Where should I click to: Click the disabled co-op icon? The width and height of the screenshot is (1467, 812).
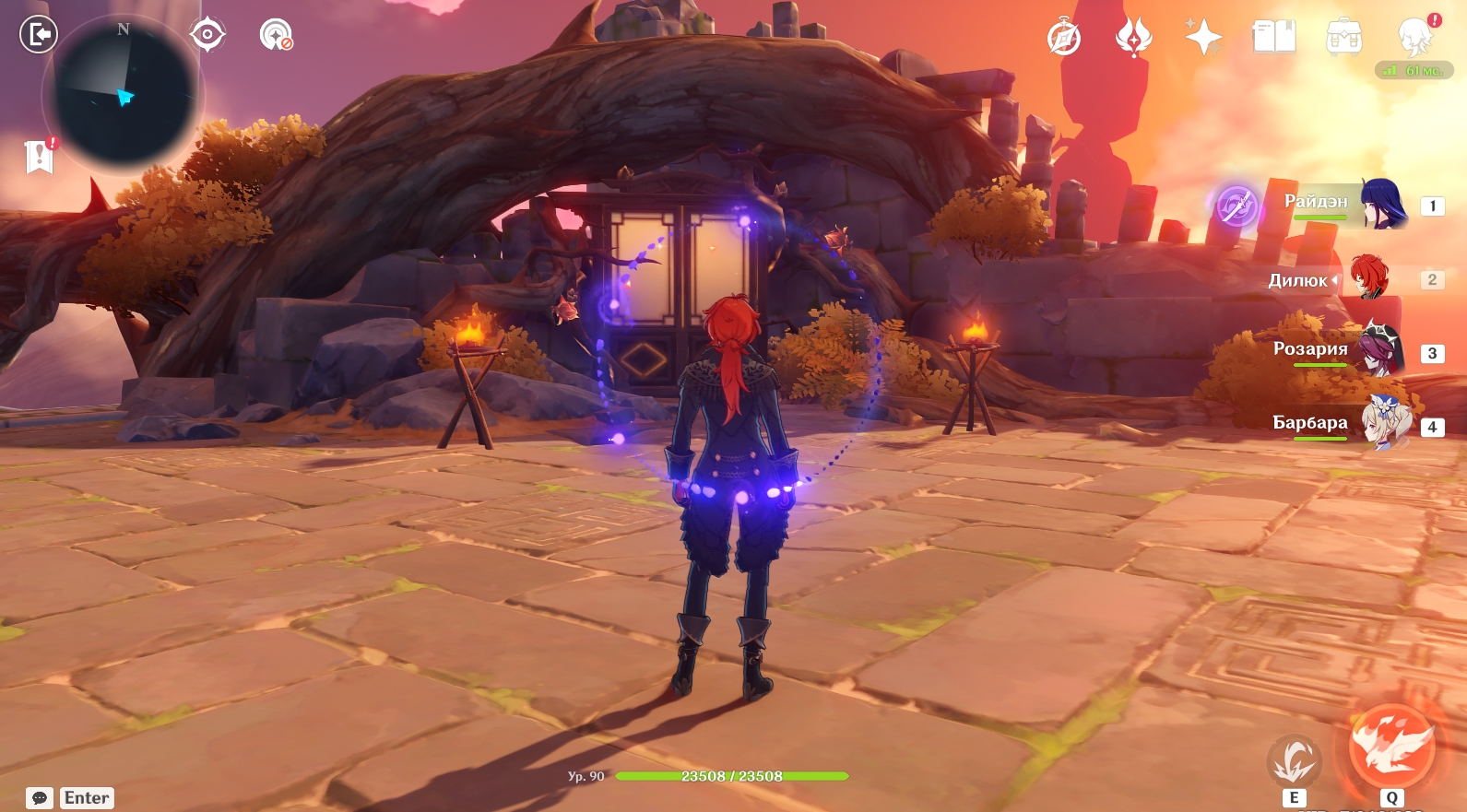pyautogui.click(x=276, y=35)
